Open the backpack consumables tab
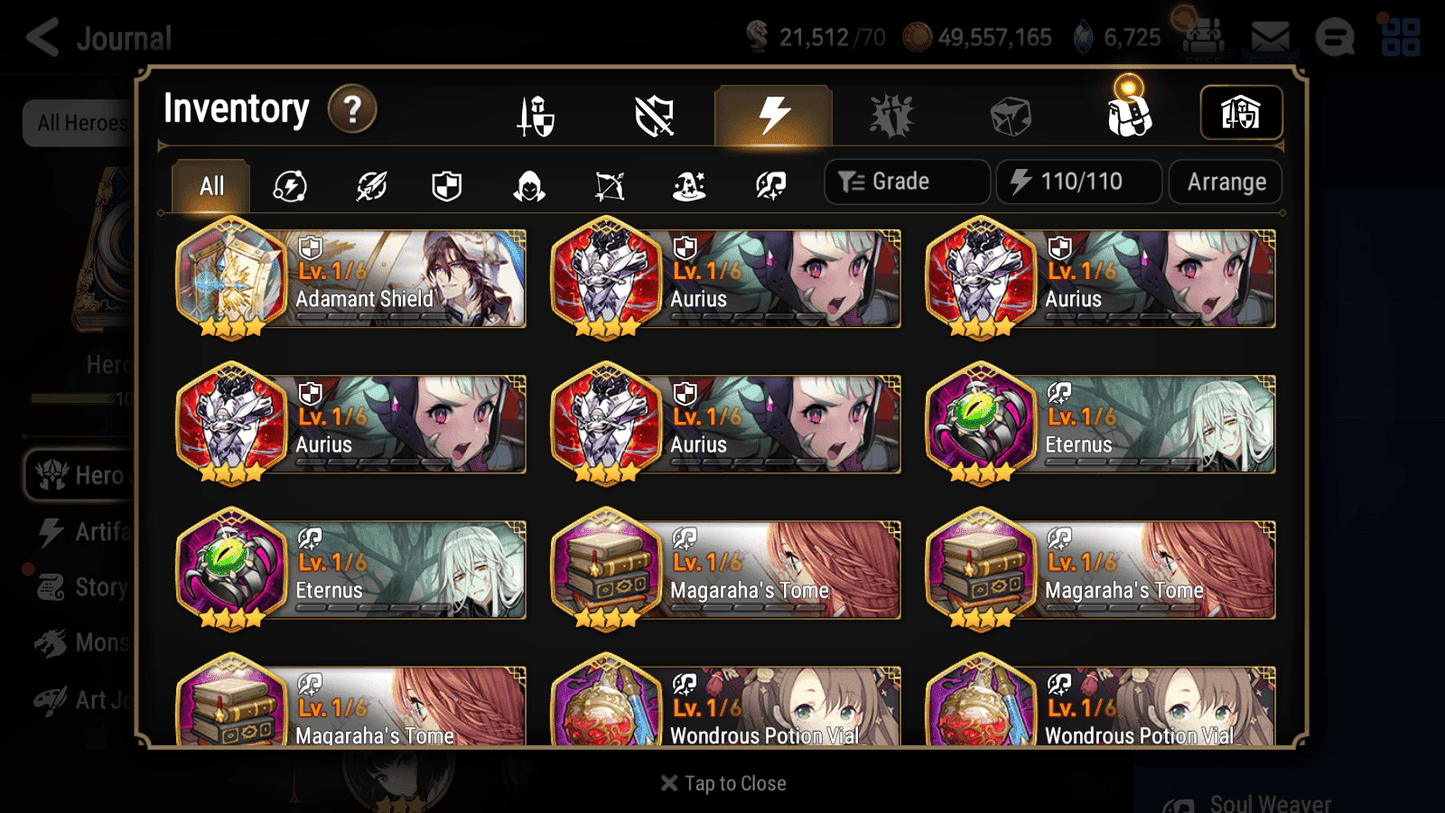1445x813 pixels. tap(1128, 113)
